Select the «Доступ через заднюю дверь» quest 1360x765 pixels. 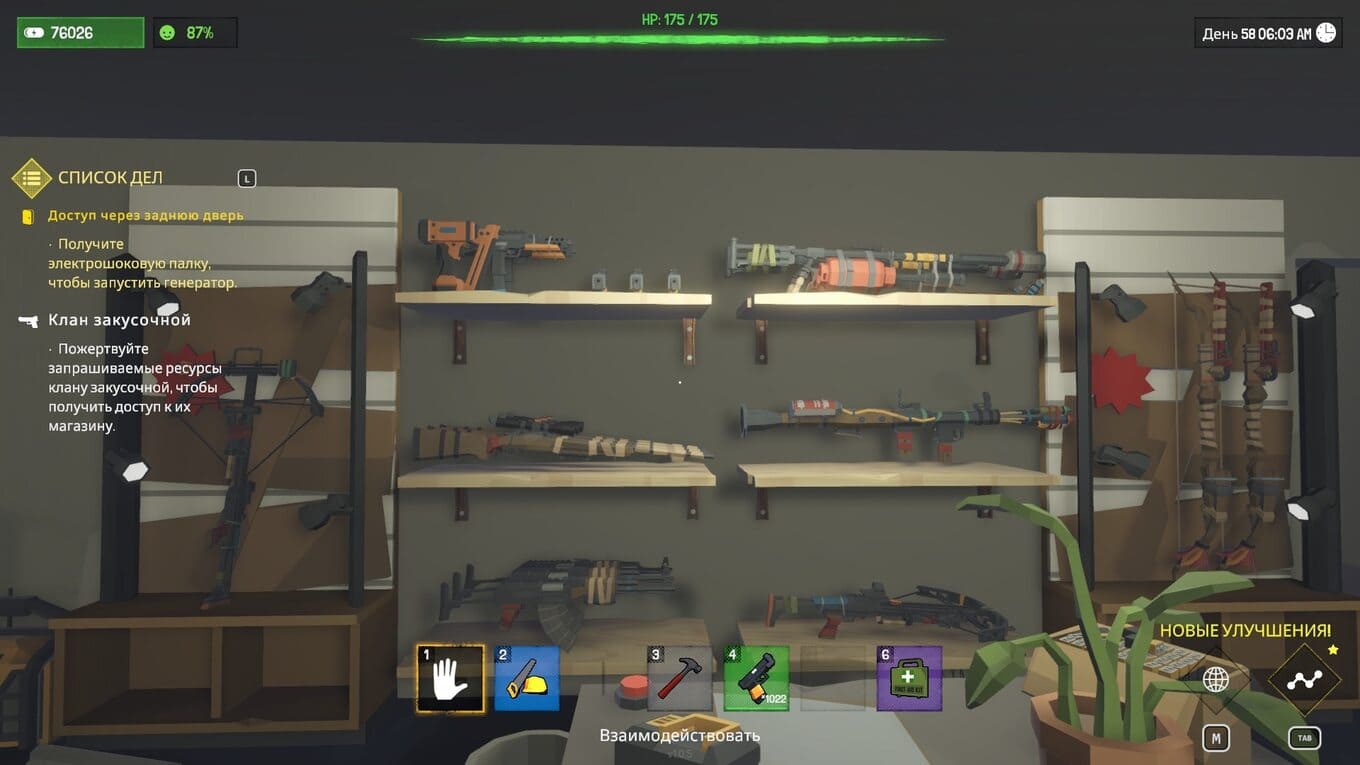pyautogui.click(x=145, y=215)
